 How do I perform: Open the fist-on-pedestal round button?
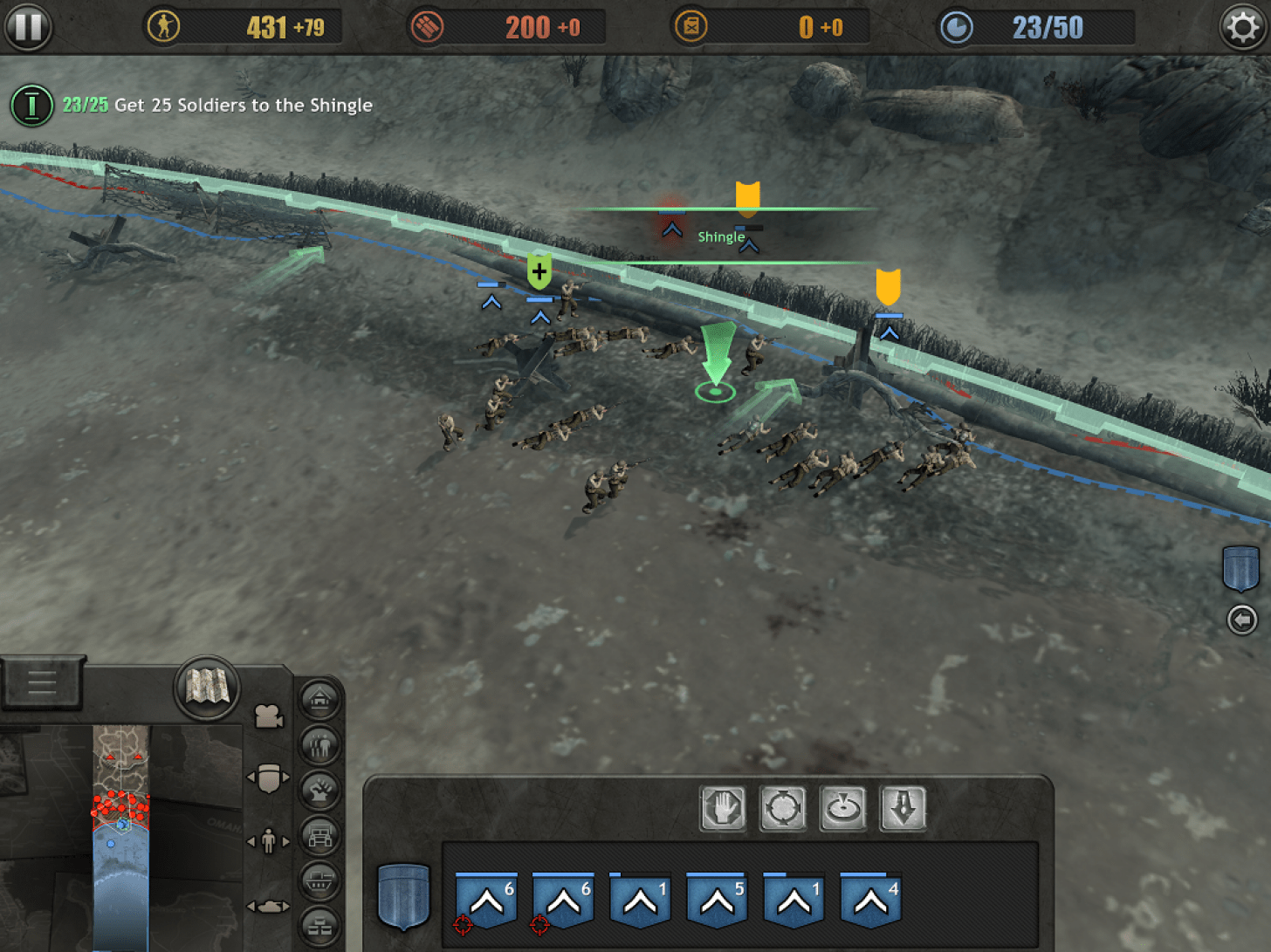pos(319,791)
